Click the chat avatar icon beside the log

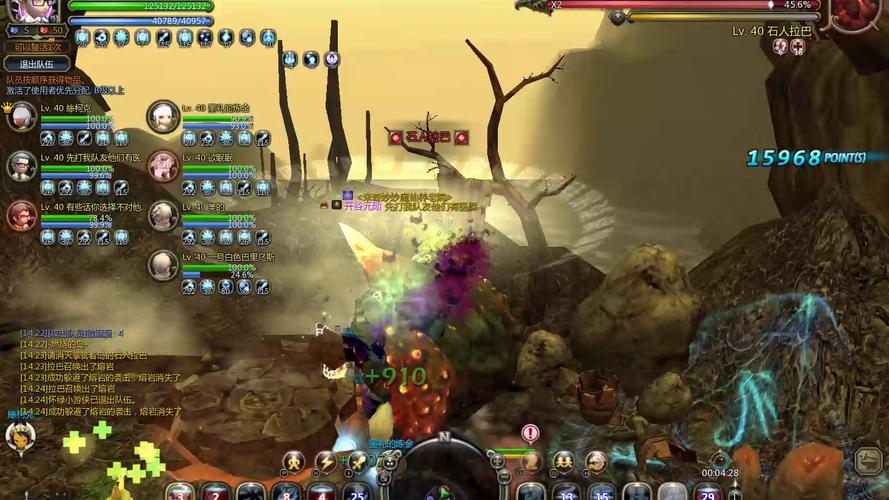point(20,438)
